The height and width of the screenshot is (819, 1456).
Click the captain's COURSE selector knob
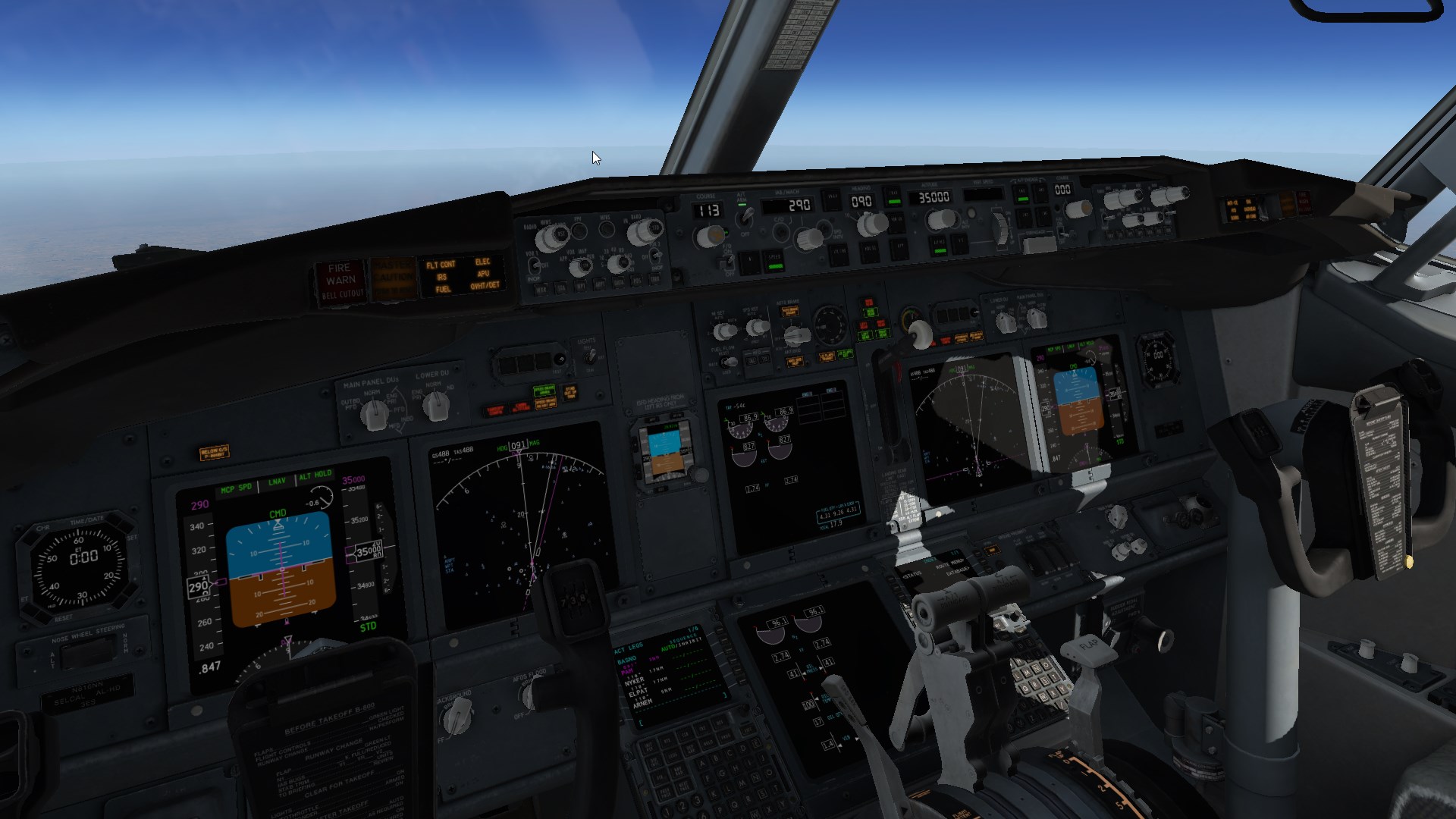pyautogui.click(x=711, y=237)
